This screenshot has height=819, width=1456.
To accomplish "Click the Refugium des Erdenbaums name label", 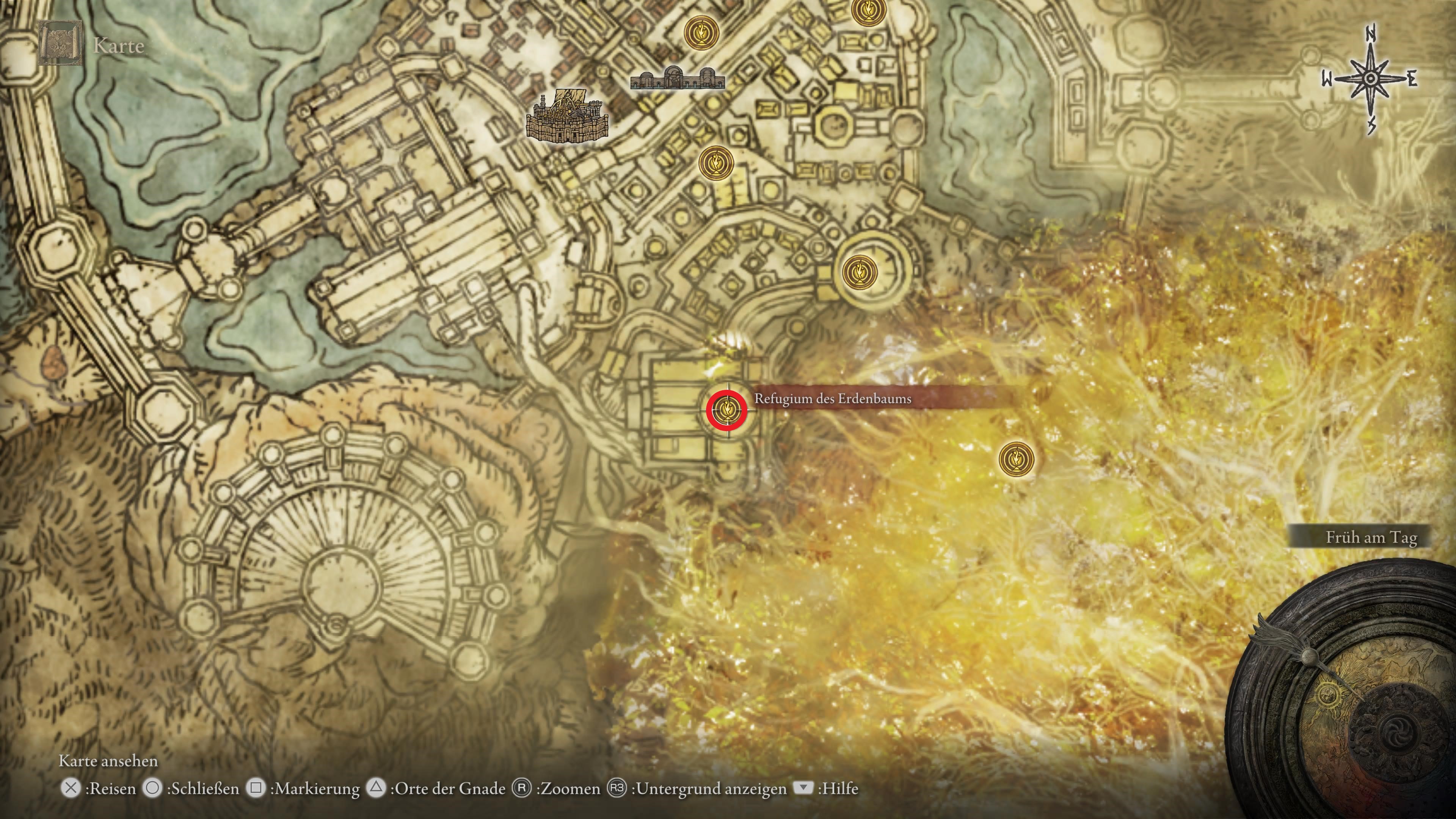I will (833, 399).
